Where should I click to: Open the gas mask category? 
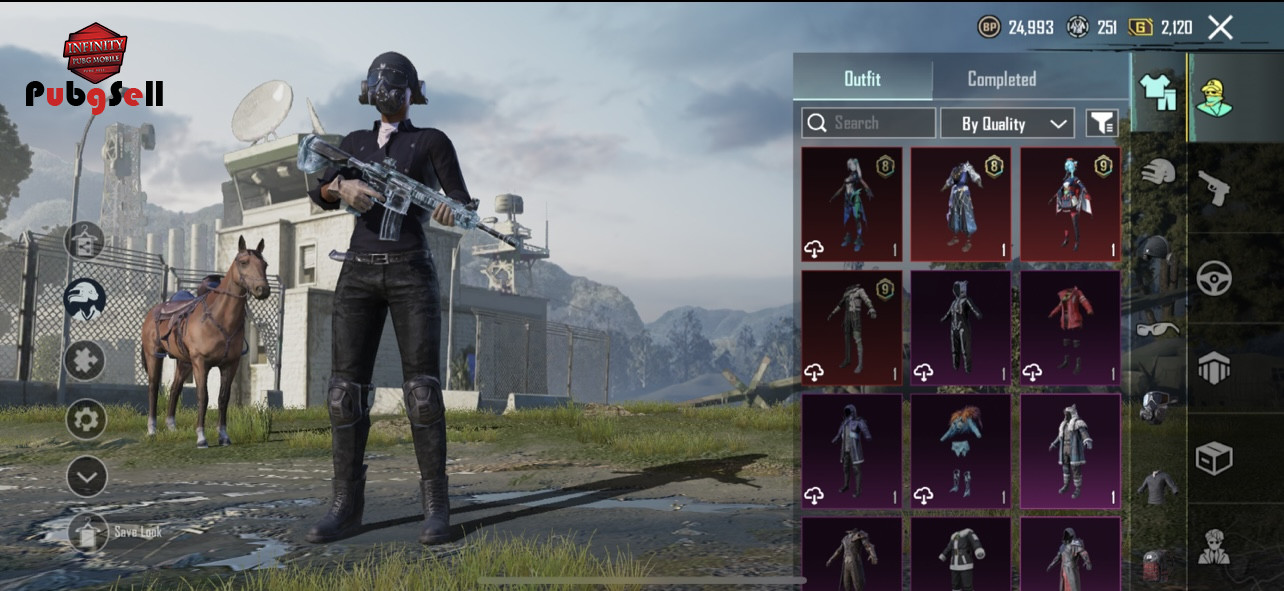coord(1157,406)
